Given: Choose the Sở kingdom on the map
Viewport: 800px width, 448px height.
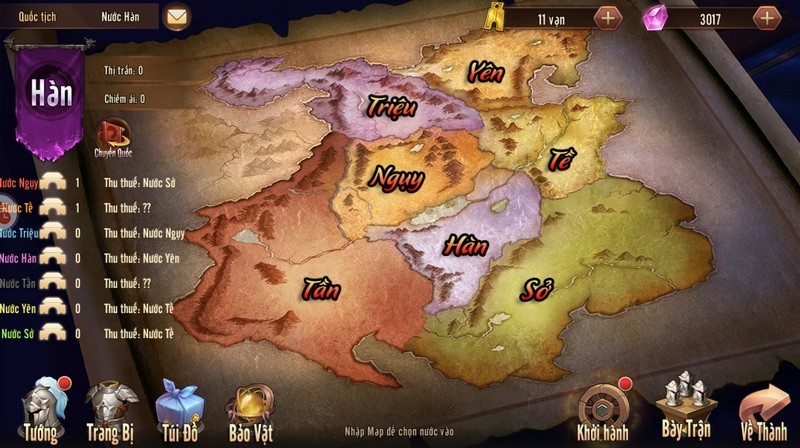Looking at the screenshot, I should point(535,291).
